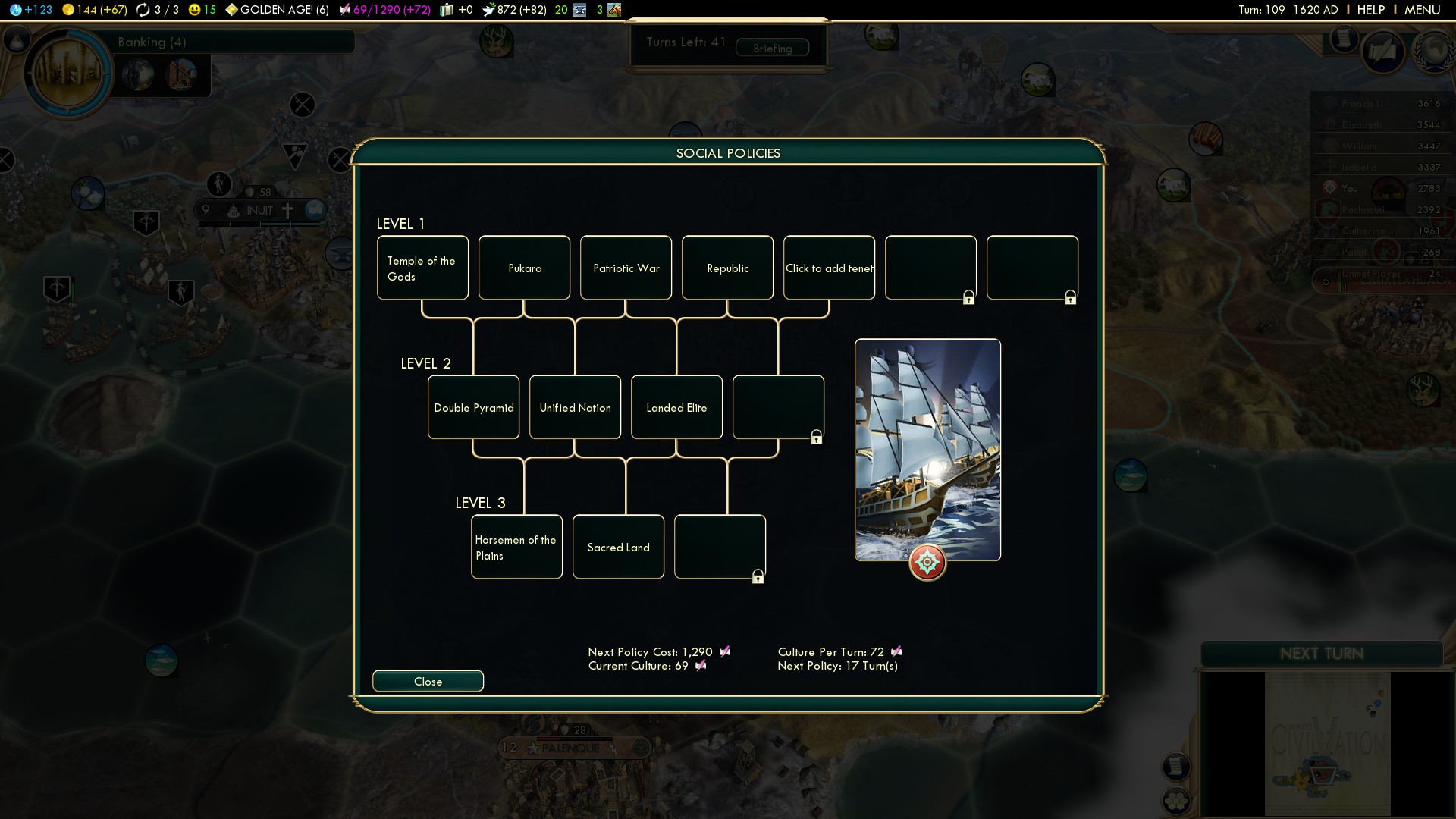The image size is (1456, 819).
Task: Select the Sacred Land tenet
Action: tap(618, 547)
